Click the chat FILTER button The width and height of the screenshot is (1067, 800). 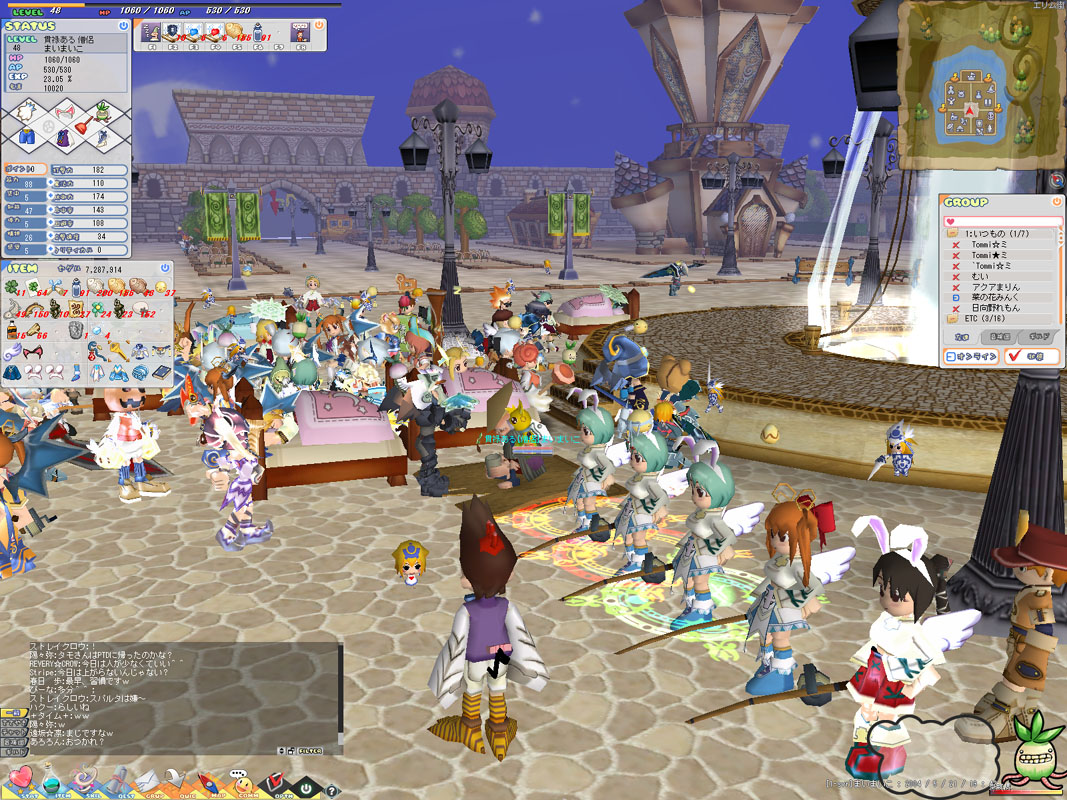click(x=307, y=749)
